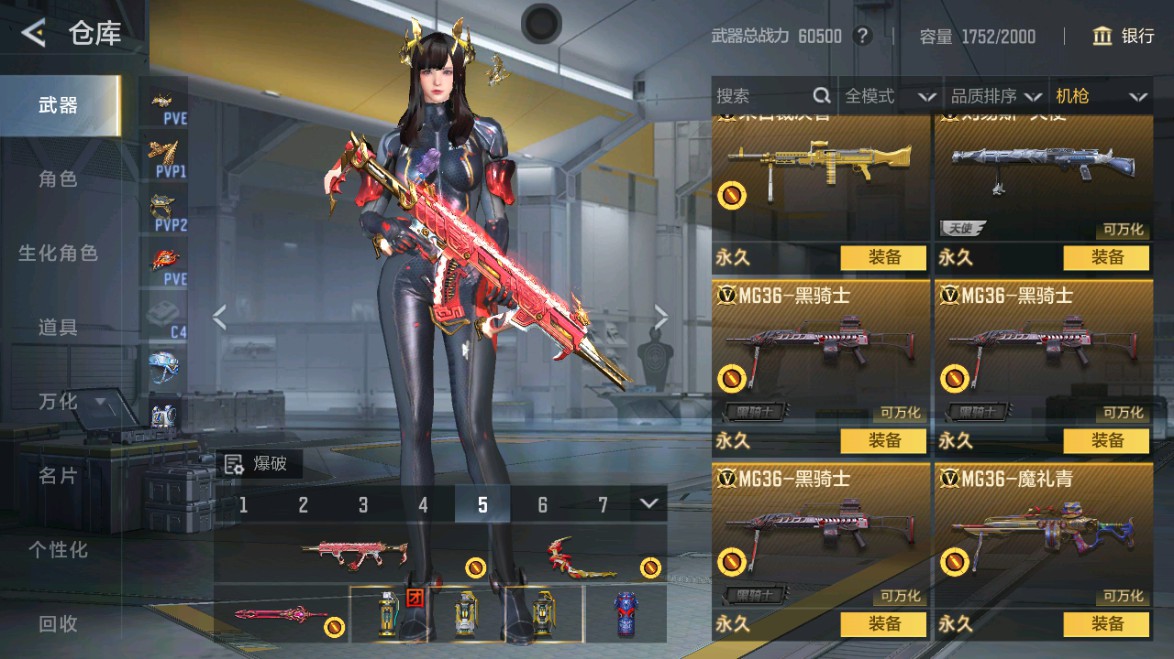Open the 名片 tab
This screenshot has height=659, width=1174.
[58, 476]
